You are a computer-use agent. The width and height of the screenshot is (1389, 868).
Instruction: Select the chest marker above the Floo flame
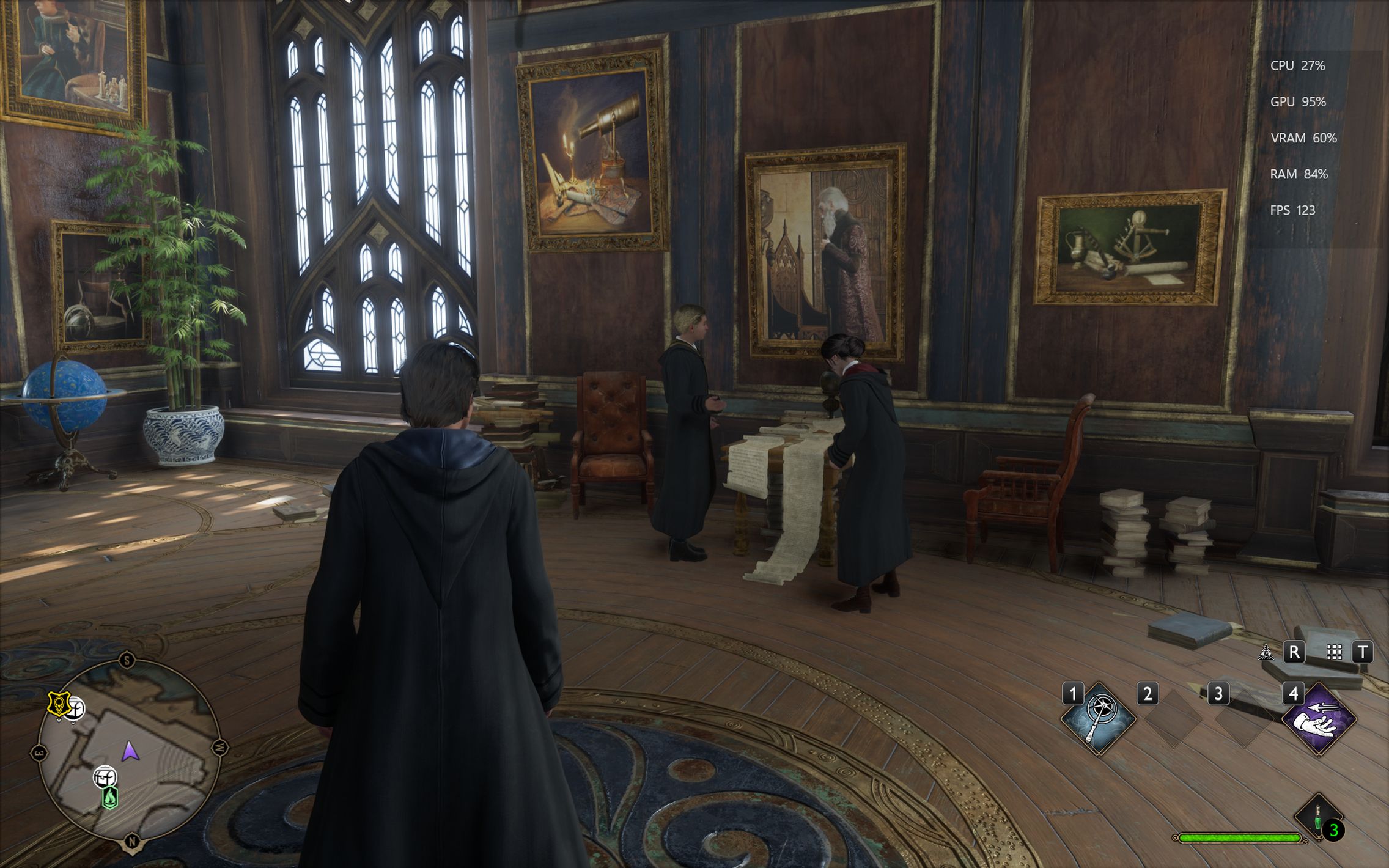click(105, 778)
